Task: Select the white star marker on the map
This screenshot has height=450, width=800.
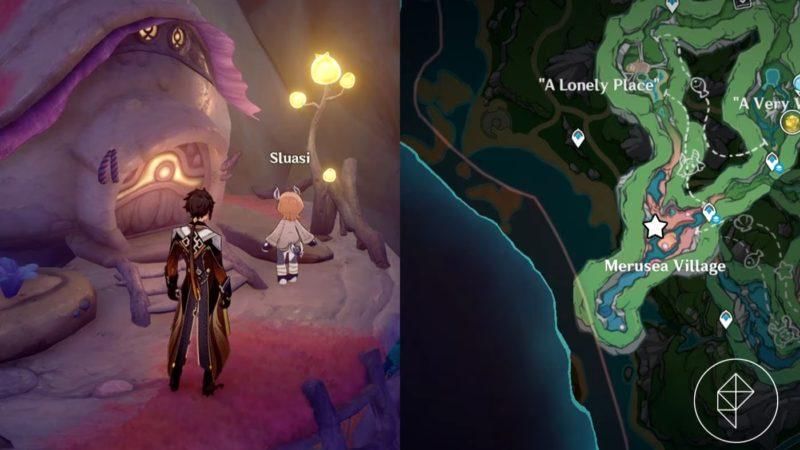Action: 655,227
